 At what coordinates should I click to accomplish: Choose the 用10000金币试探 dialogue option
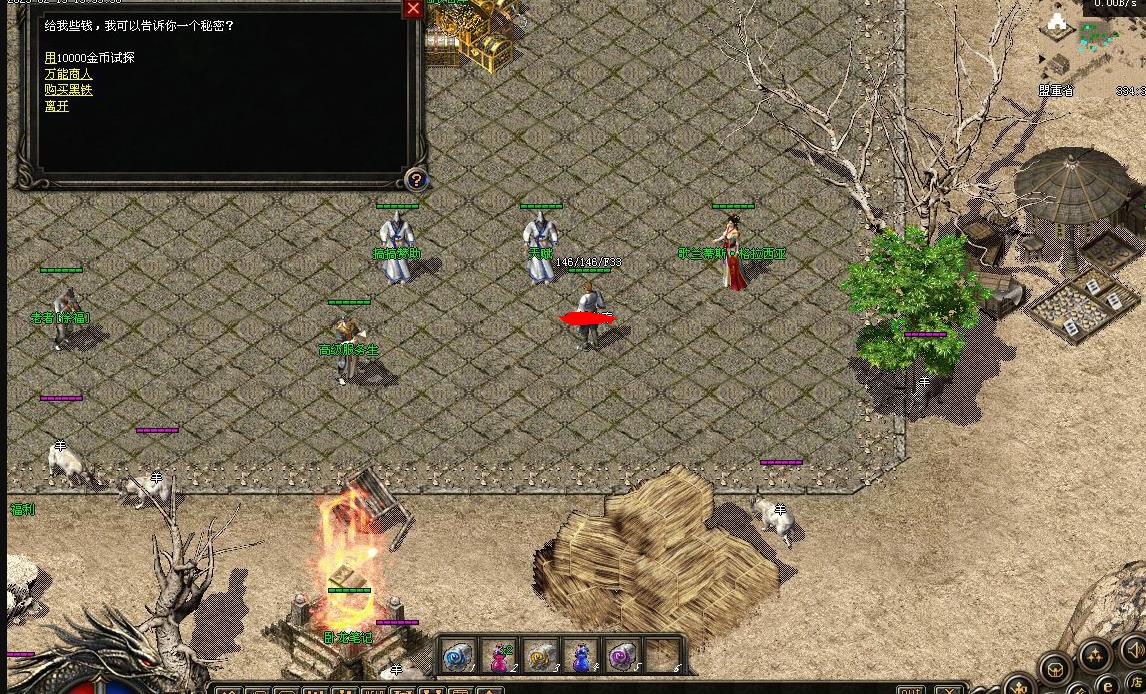[x=90, y=58]
